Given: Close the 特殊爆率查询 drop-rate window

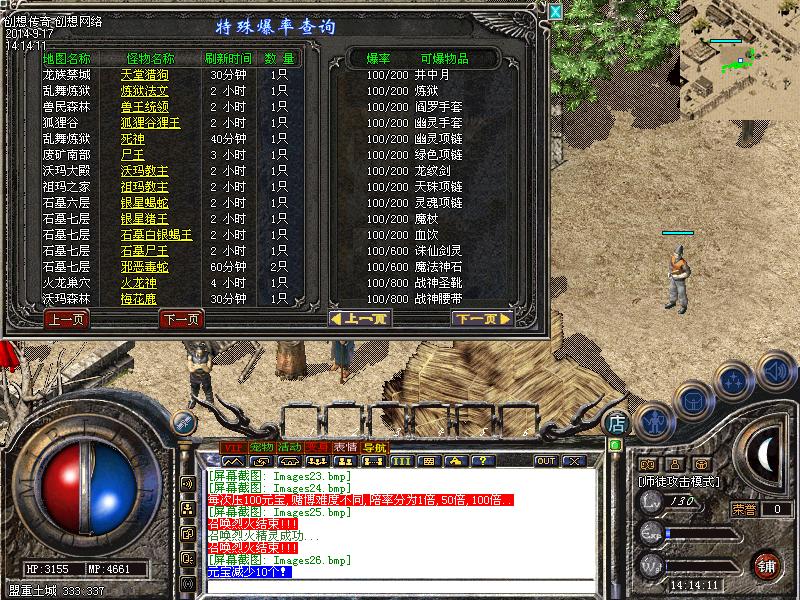Looking at the screenshot, I should pos(556,11).
